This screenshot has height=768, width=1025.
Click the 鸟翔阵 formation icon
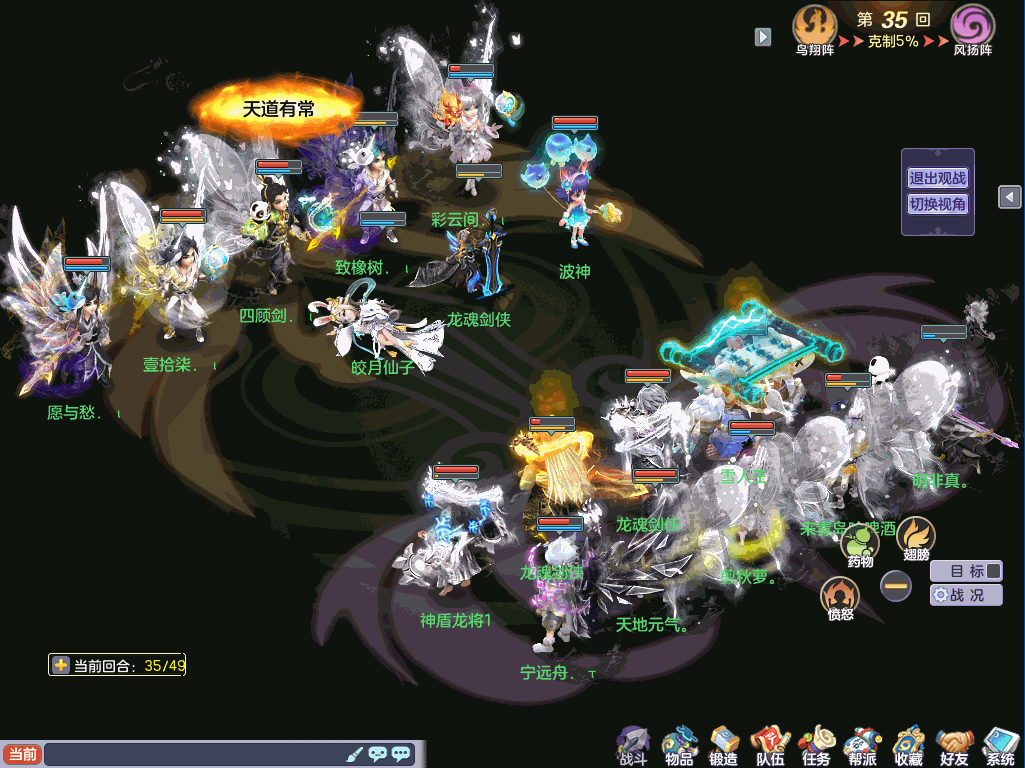[x=814, y=28]
